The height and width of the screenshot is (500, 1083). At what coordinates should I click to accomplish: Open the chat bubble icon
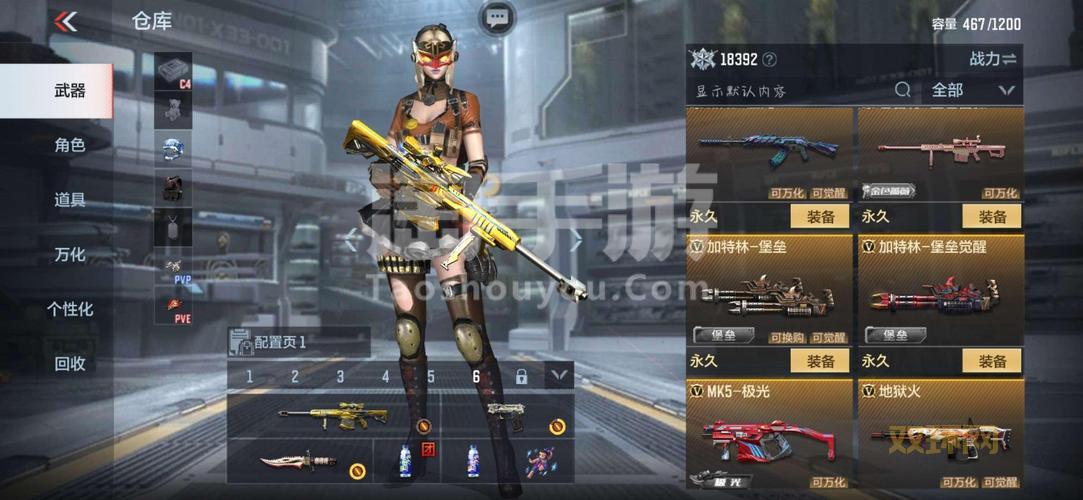(x=496, y=17)
